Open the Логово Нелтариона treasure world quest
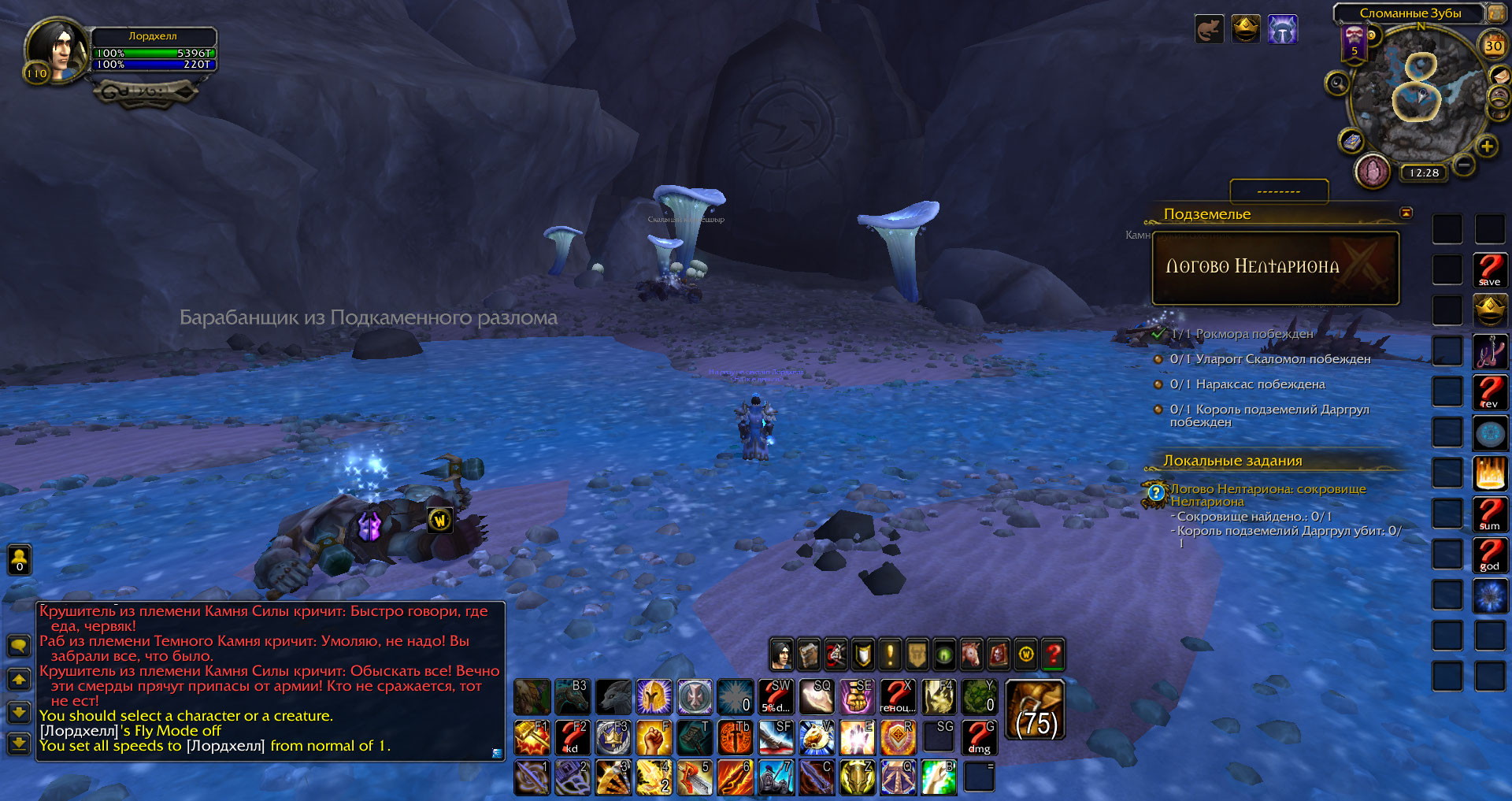Viewport: 1512px width, 801px height. coord(1156,493)
